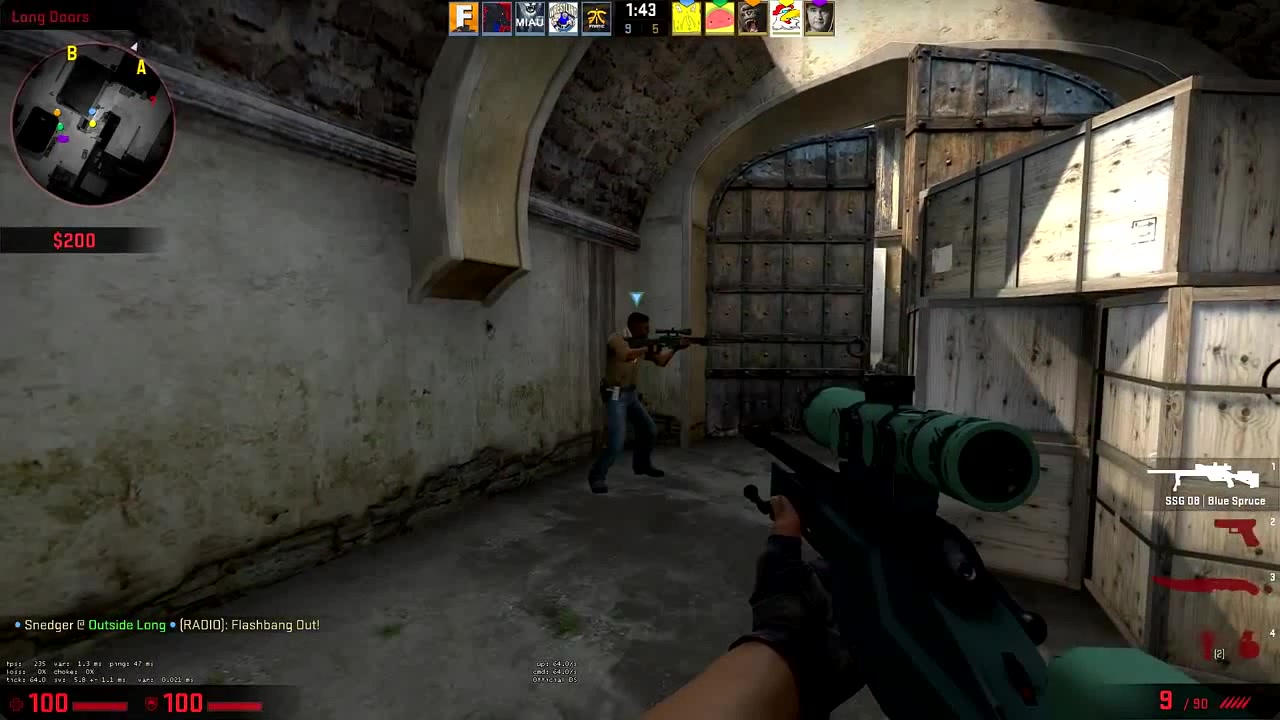The image size is (1280, 720).
Task: Click the gorilla player avatar
Action: point(751,18)
